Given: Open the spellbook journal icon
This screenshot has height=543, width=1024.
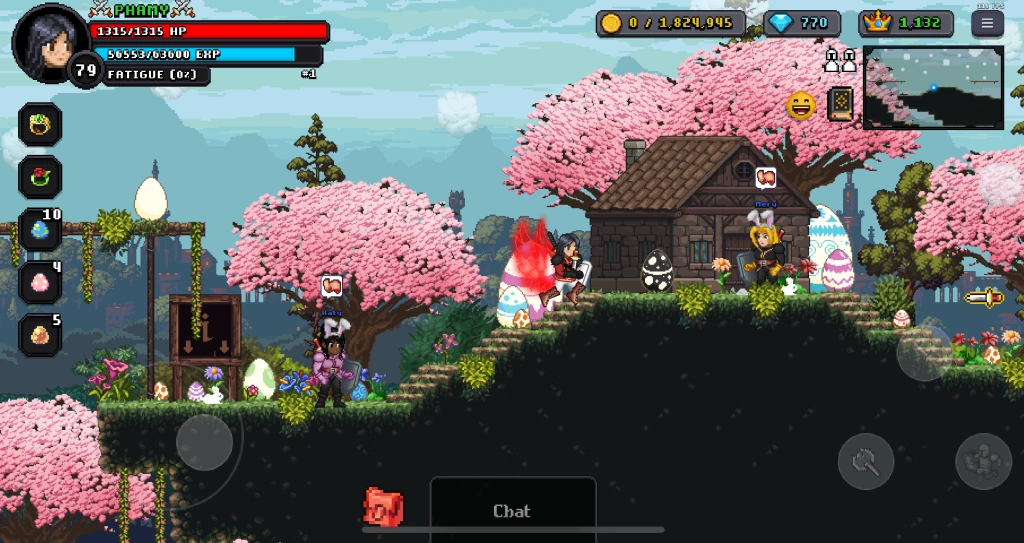Looking at the screenshot, I should [841, 104].
